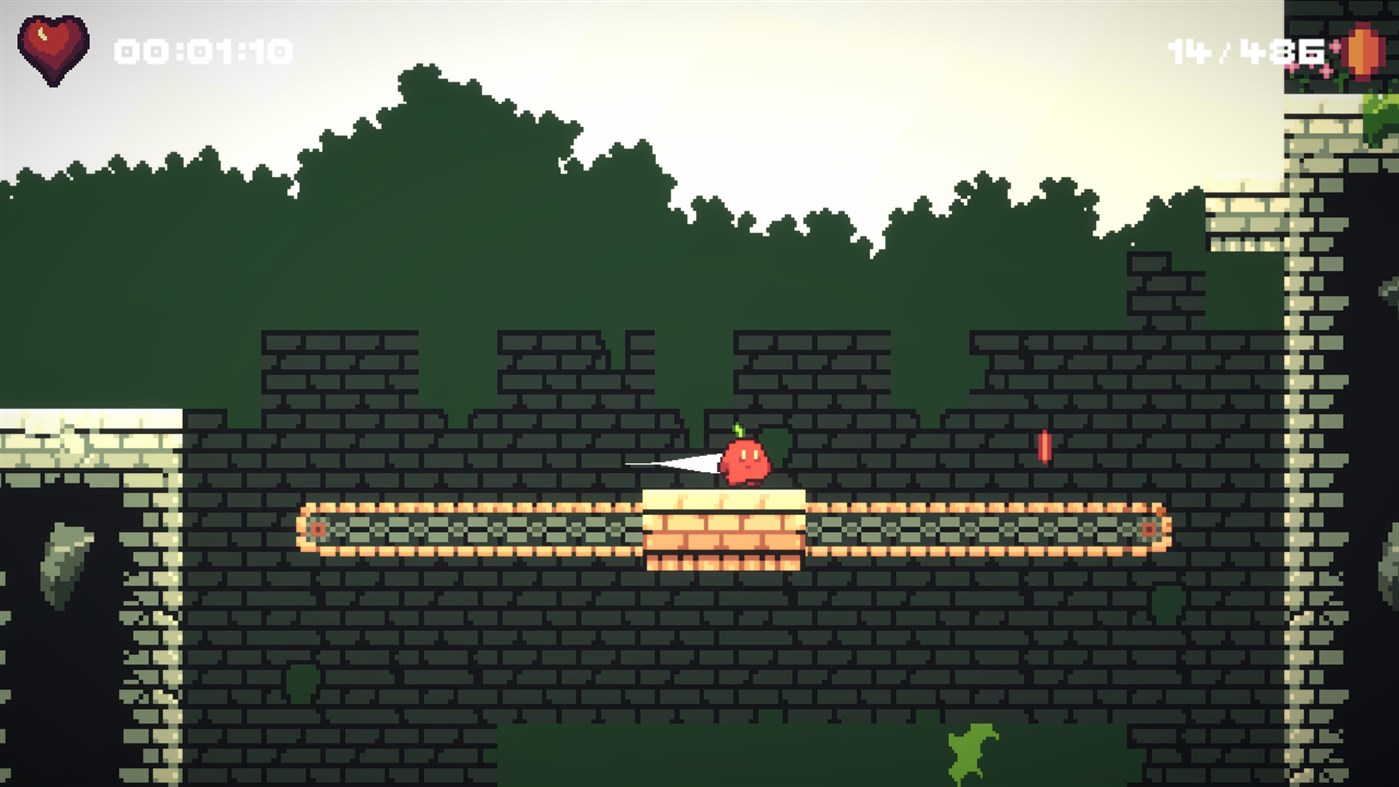1399x787 pixels.
Task: Toggle the timer display reading 00:01:10
Action: pyautogui.click(x=202, y=49)
